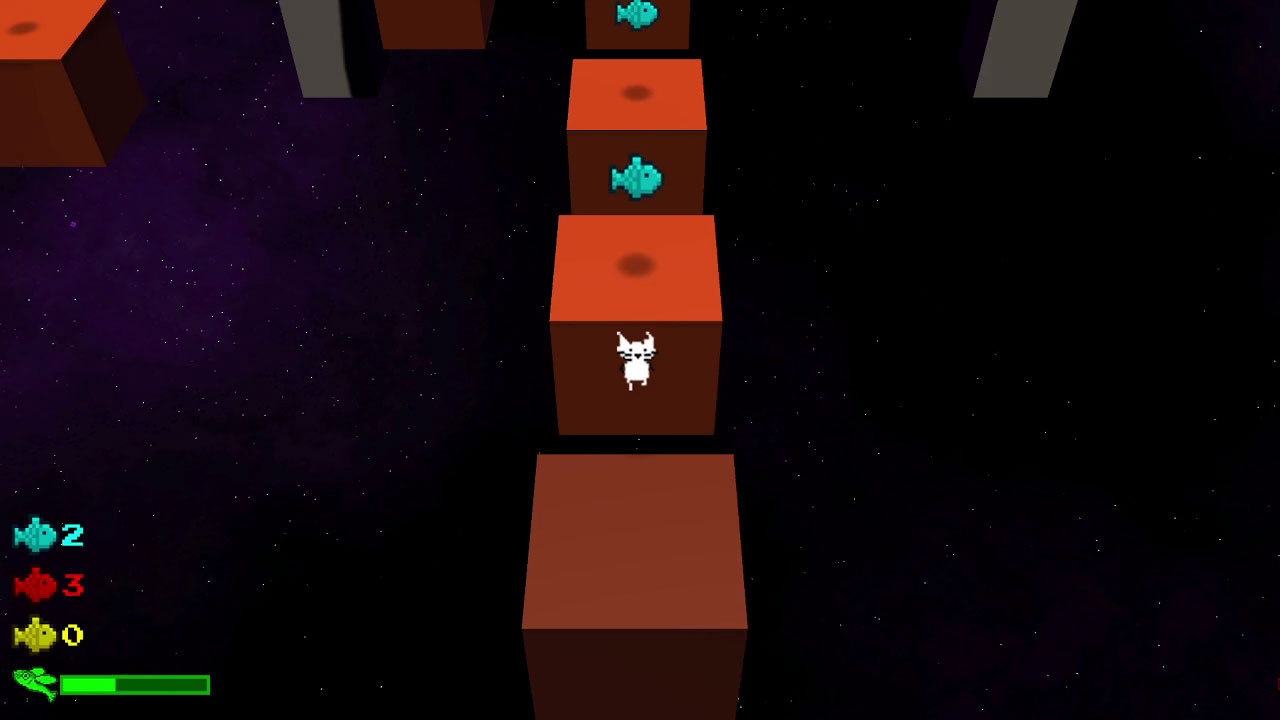The width and height of the screenshot is (1280, 720).
Task: Click the cyan fish floating near the top block
Action: click(637, 14)
